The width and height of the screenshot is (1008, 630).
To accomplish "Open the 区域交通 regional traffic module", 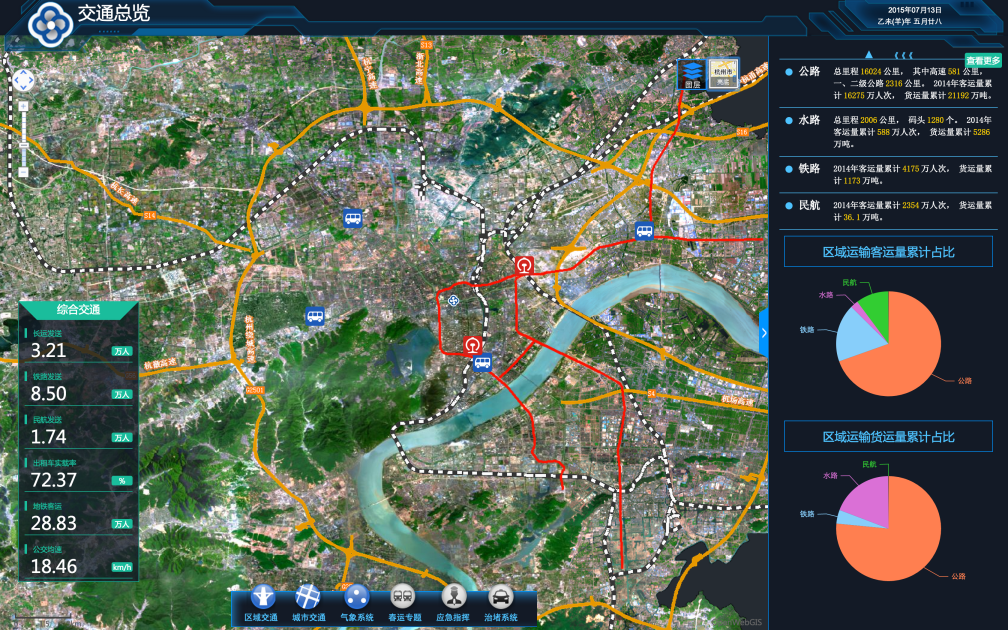I will click(264, 598).
